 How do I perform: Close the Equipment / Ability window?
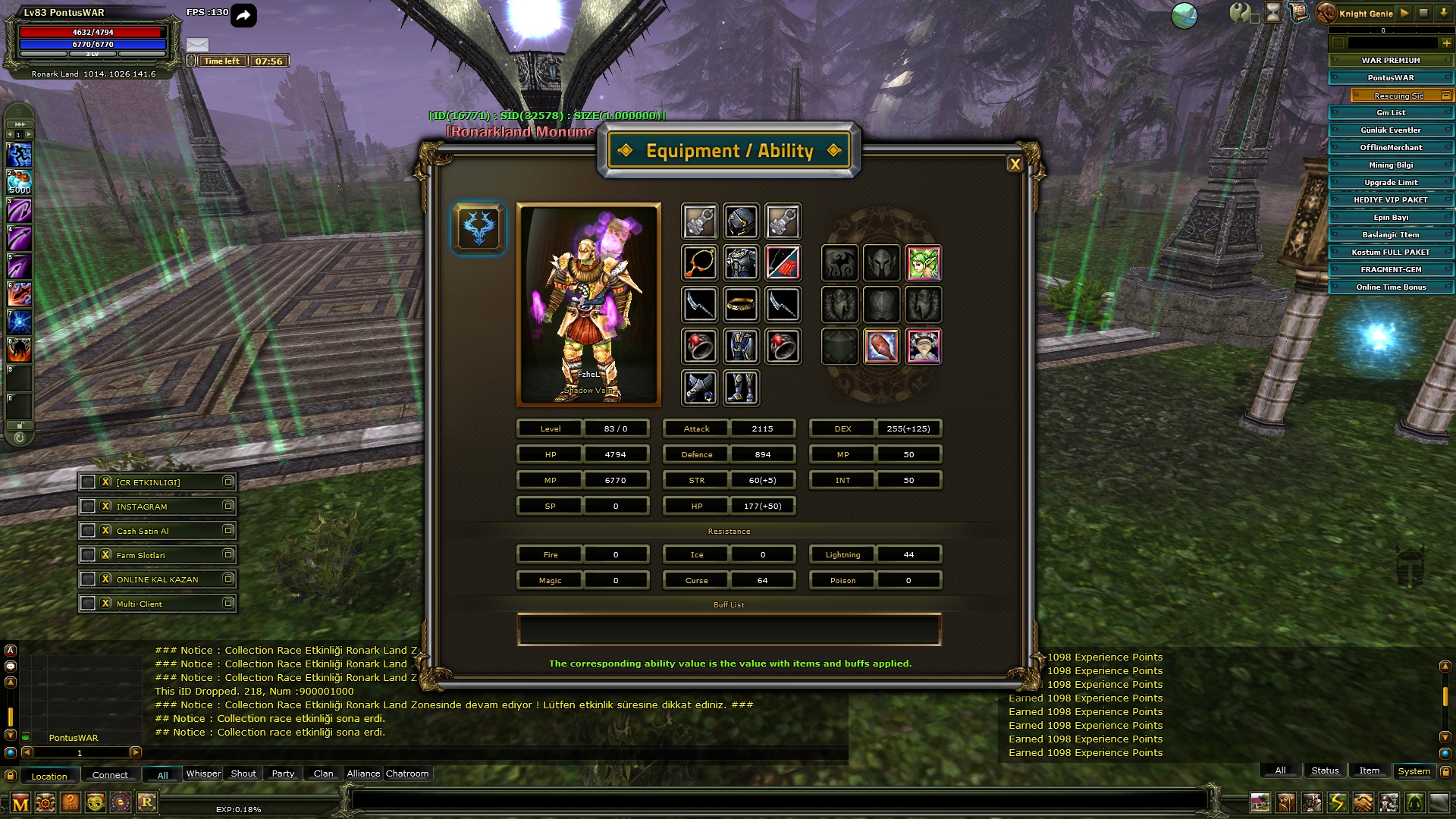pos(1015,164)
